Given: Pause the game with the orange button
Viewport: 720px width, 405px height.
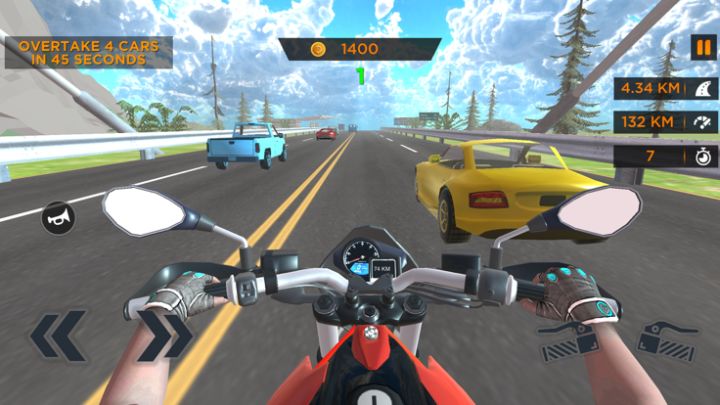Looking at the screenshot, I should click(702, 48).
